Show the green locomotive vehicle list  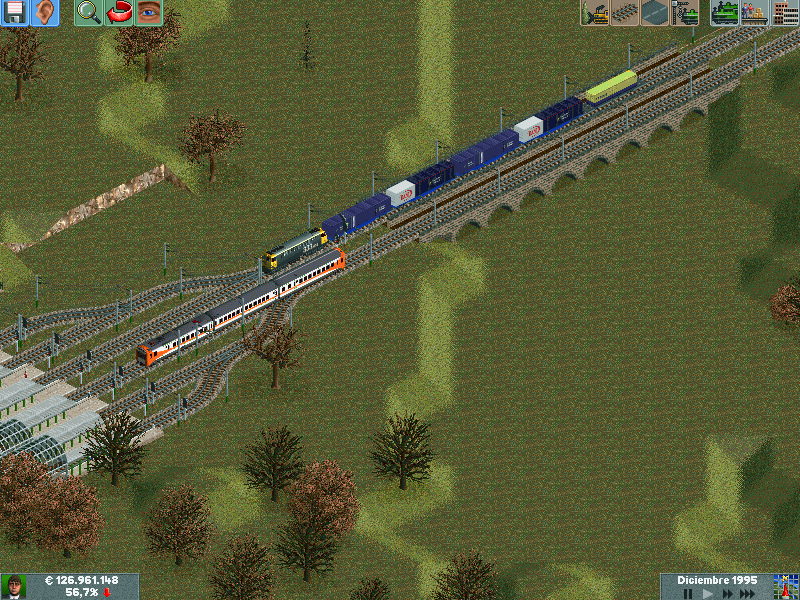click(x=725, y=13)
